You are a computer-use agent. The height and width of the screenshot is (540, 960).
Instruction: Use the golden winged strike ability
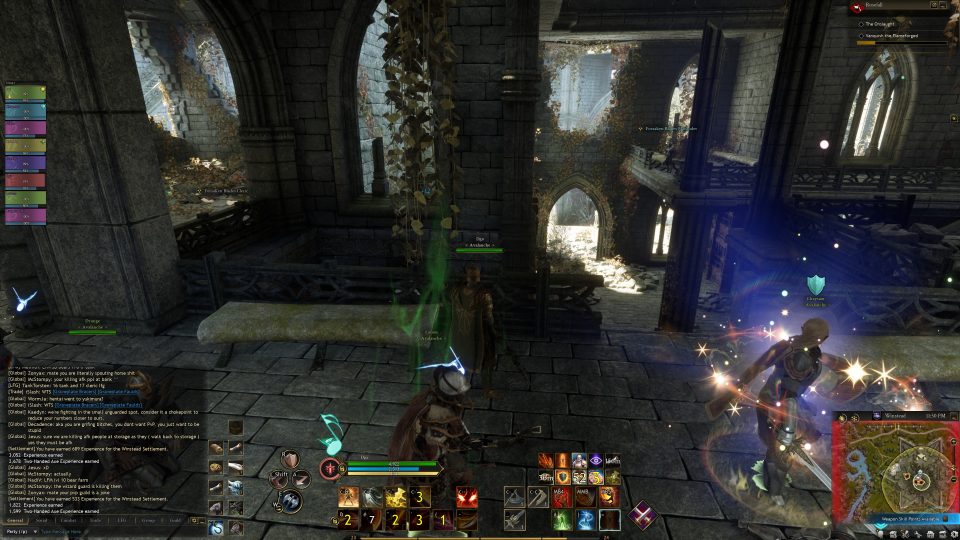click(x=396, y=497)
